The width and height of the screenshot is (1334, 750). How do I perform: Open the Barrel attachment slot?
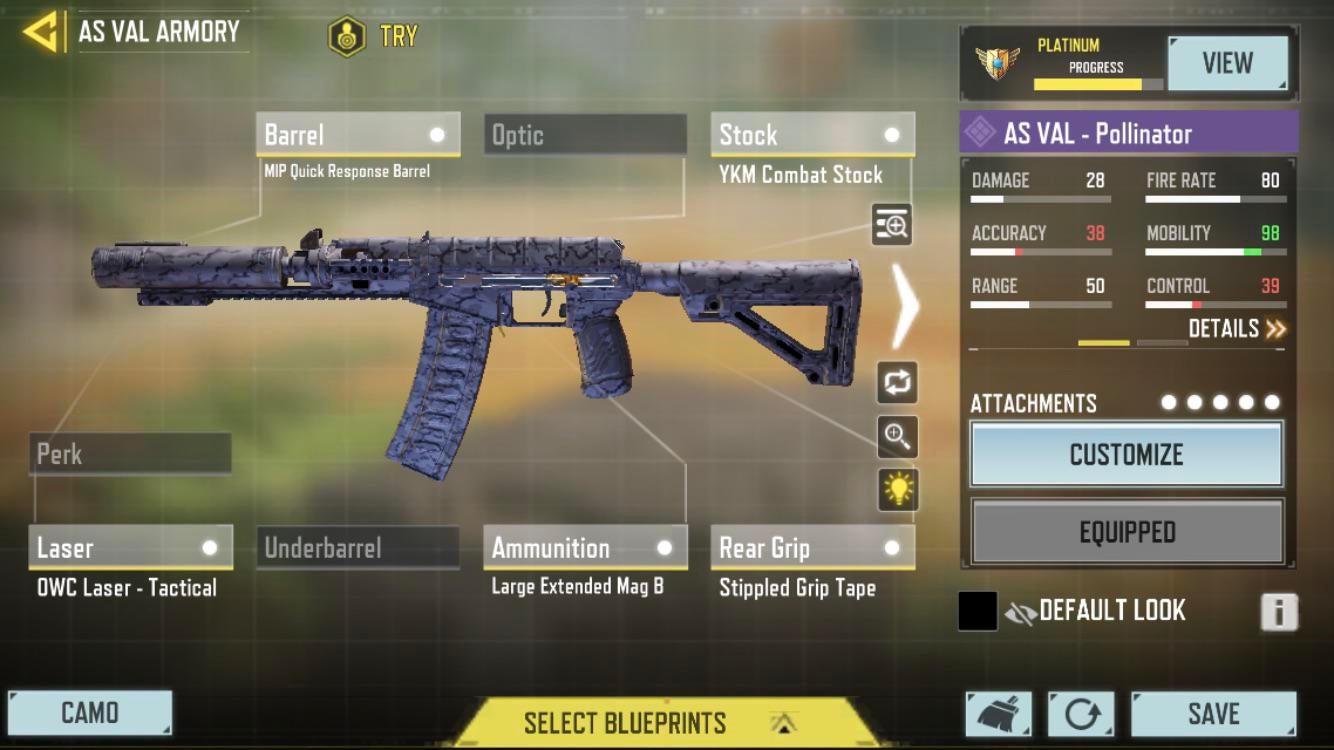pos(358,135)
